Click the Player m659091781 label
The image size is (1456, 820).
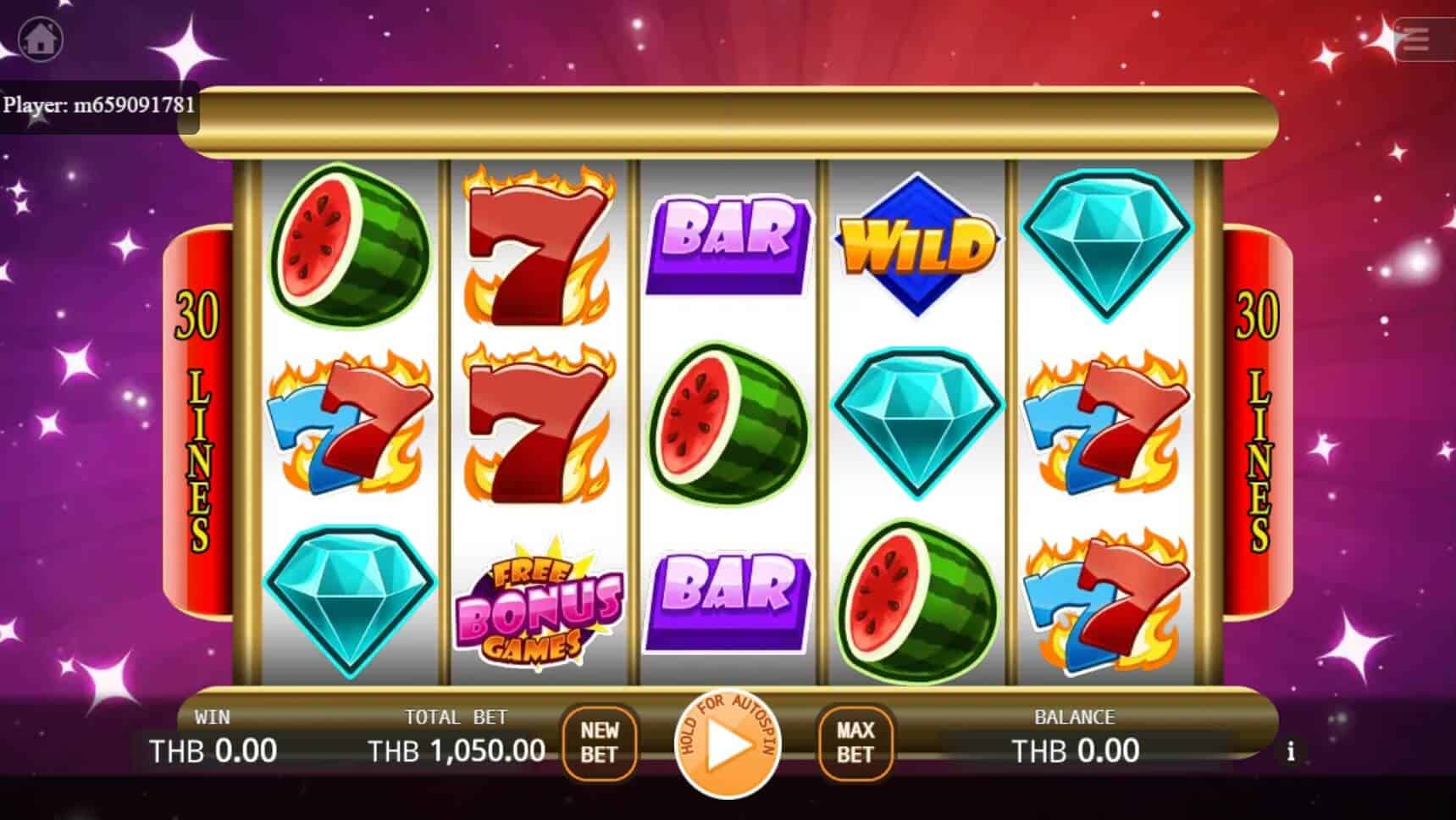[x=99, y=105]
